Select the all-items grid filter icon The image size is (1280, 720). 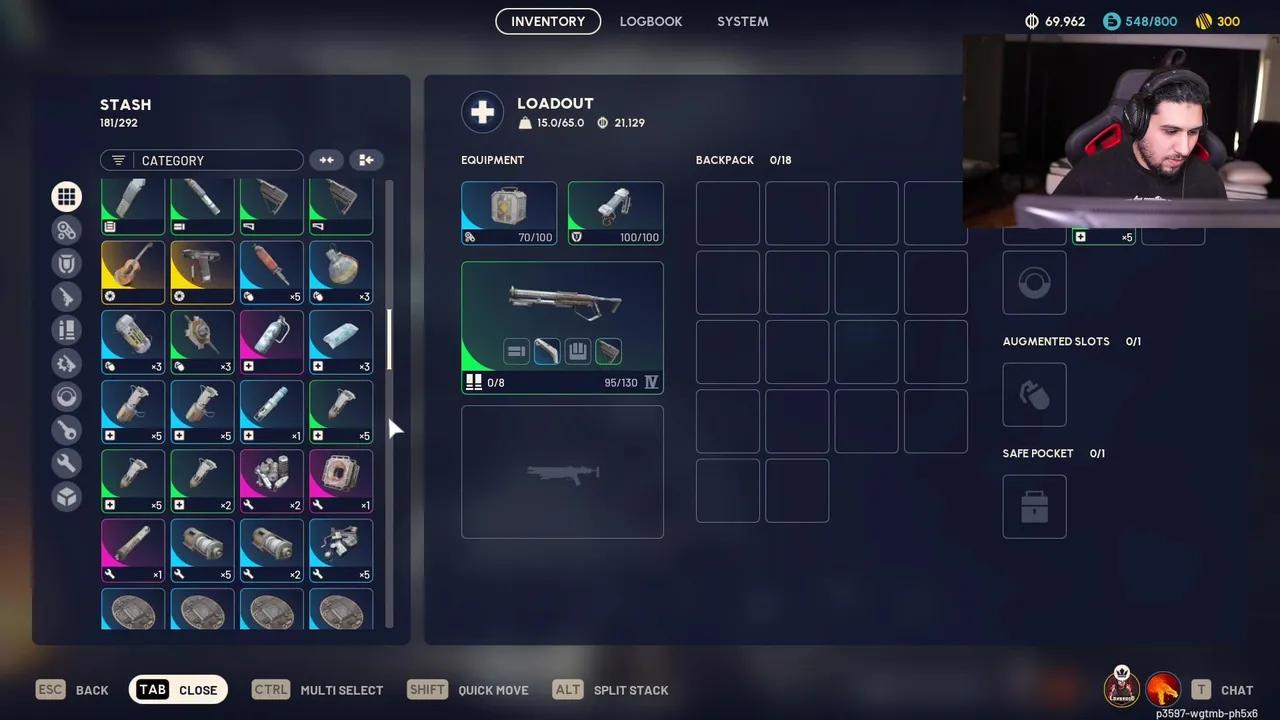point(66,196)
